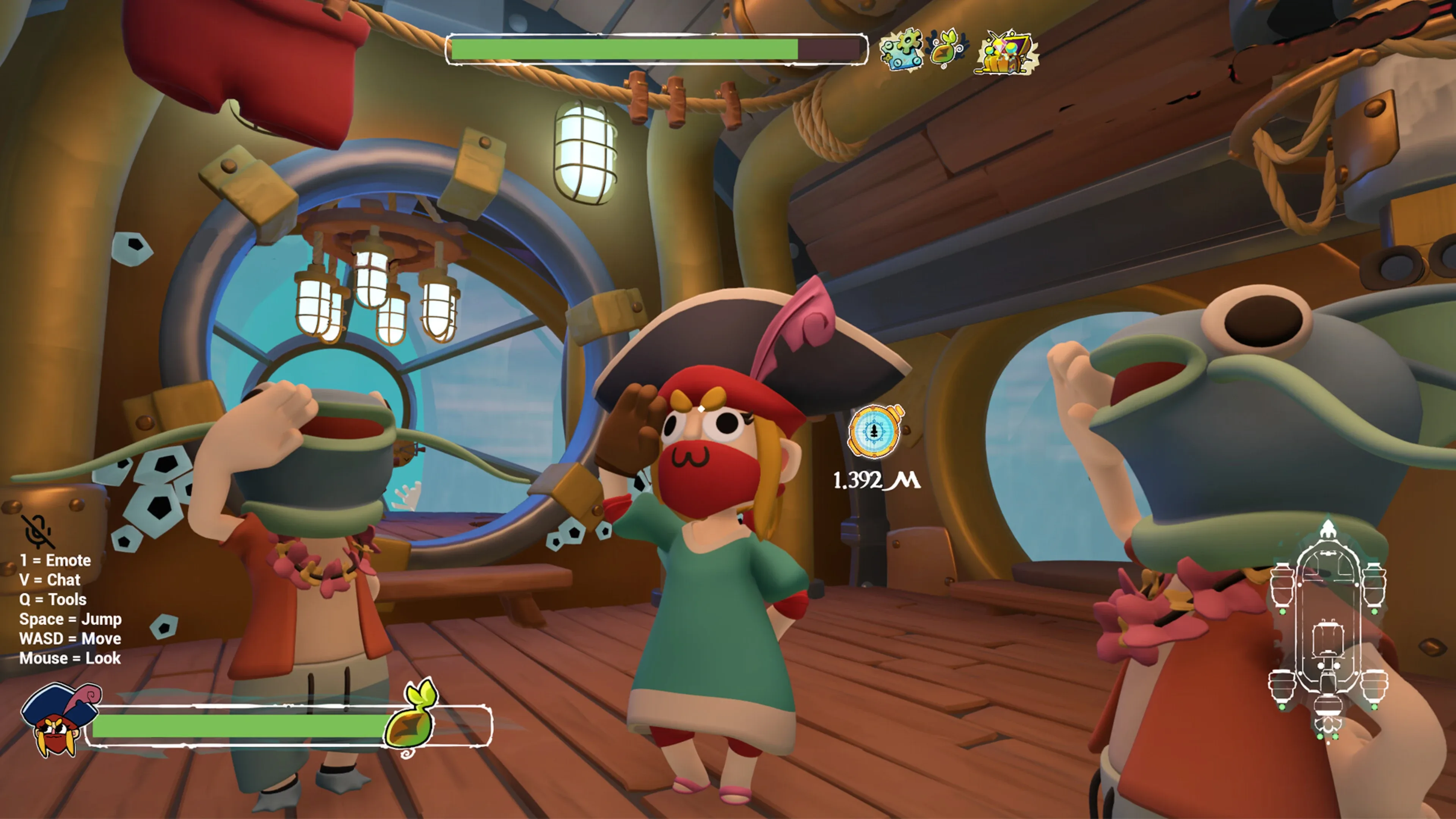Select the seed icon on the player bar

(x=411, y=719)
